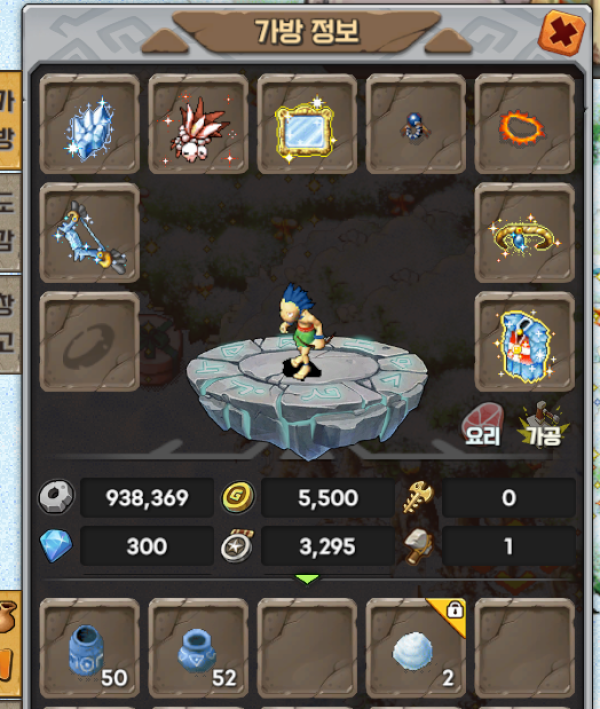Select the red spiked headgear slot
This screenshot has width=600, height=709.
pos(198,124)
